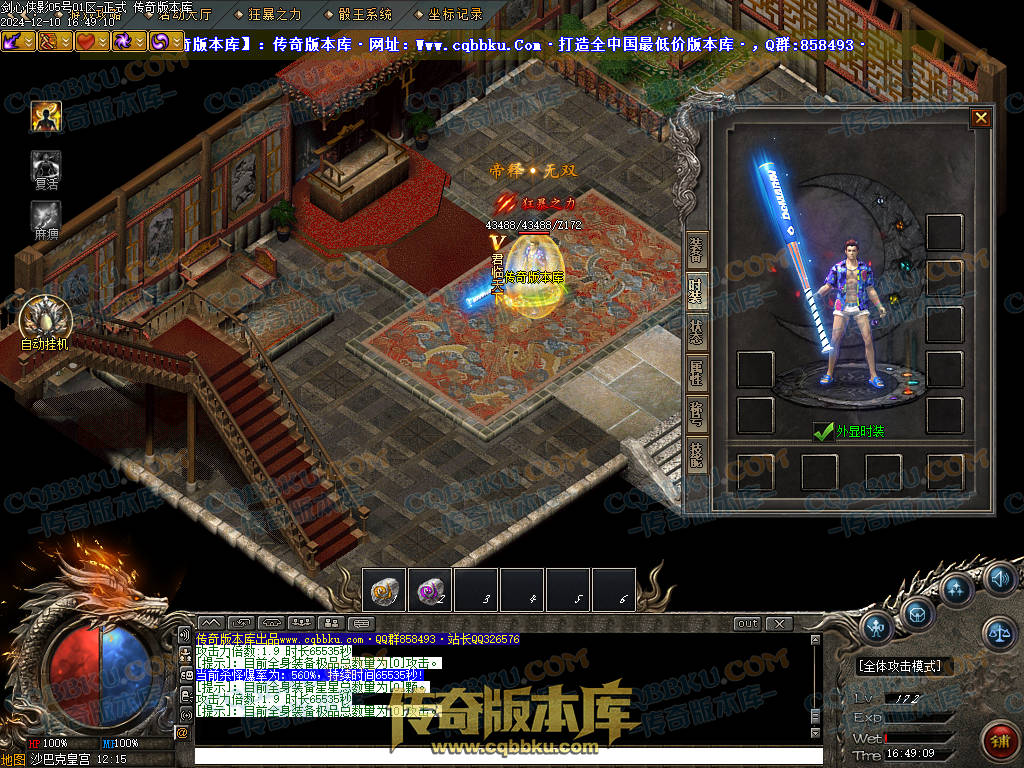
Task: Open the 技能 skills tab
Action: pyautogui.click(x=697, y=455)
